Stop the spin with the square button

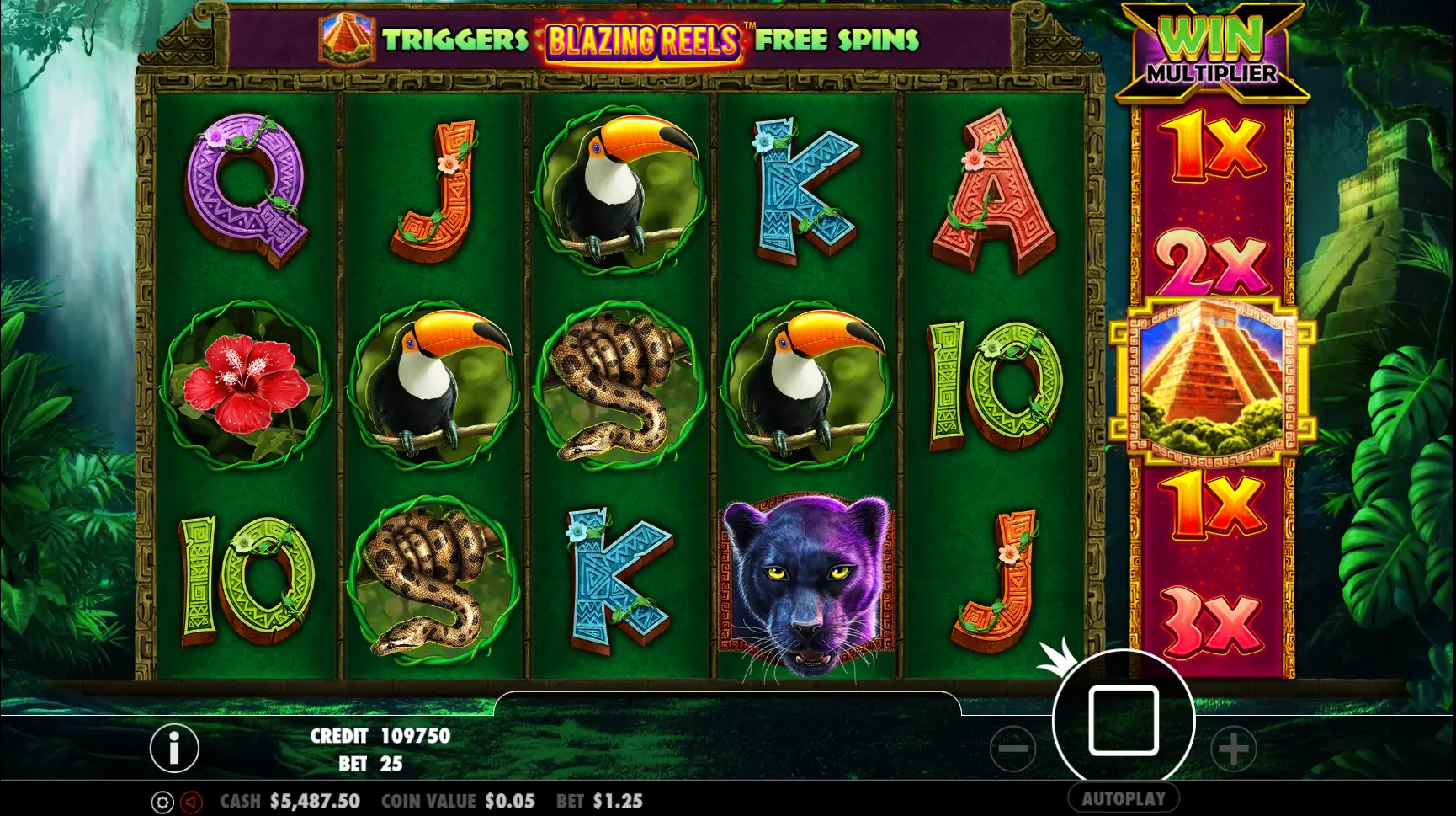1124,721
